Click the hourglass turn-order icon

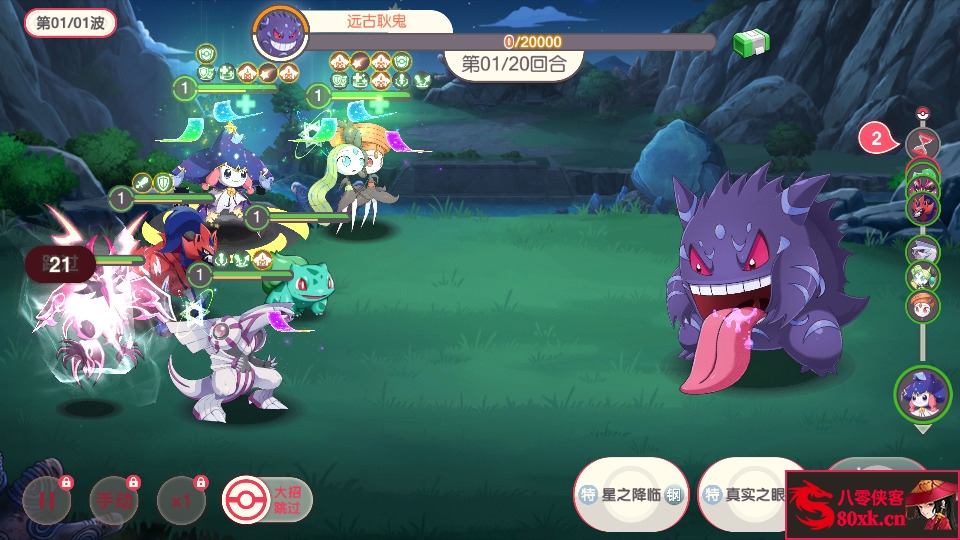point(922,143)
